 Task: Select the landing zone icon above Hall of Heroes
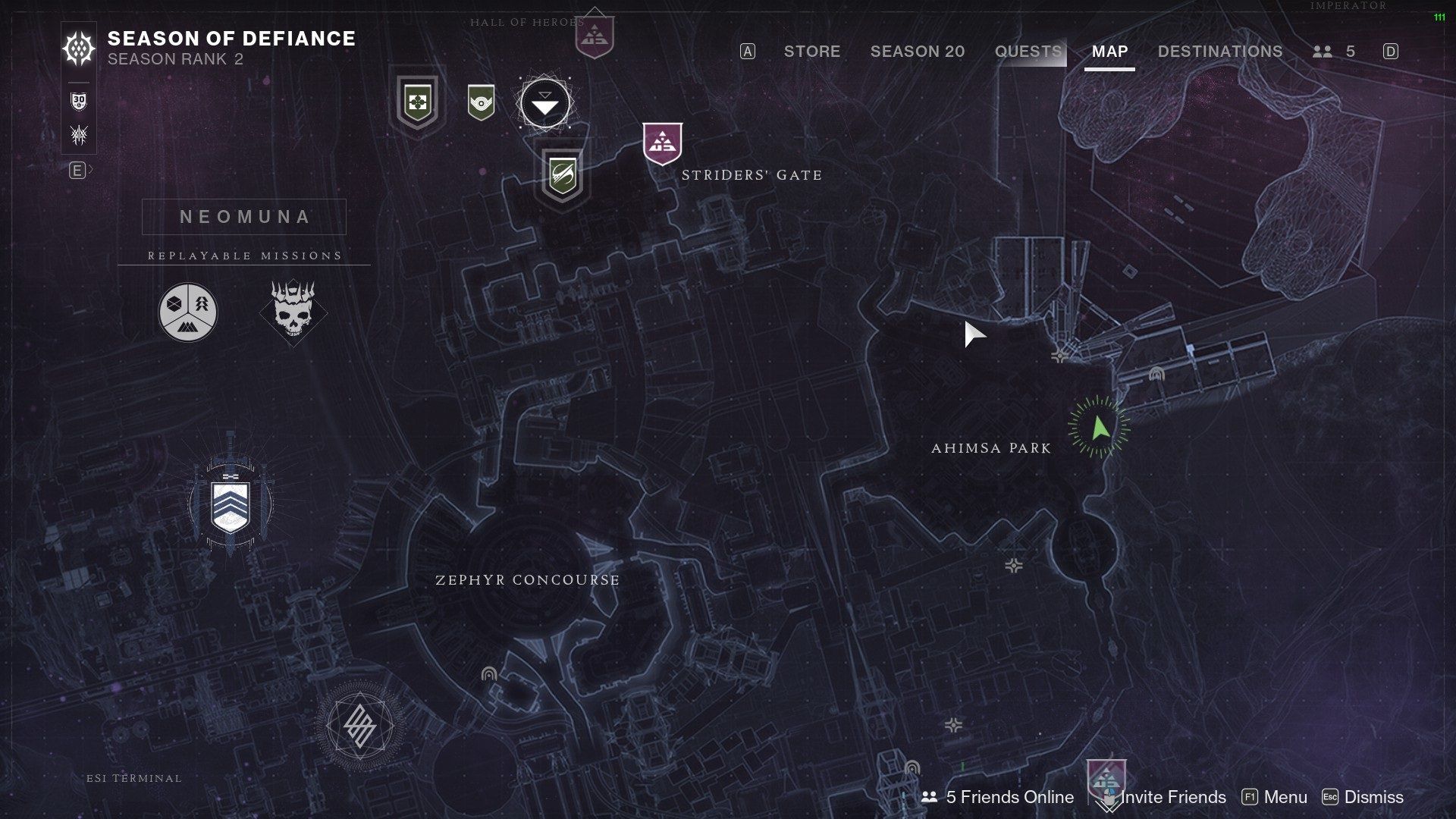point(595,34)
